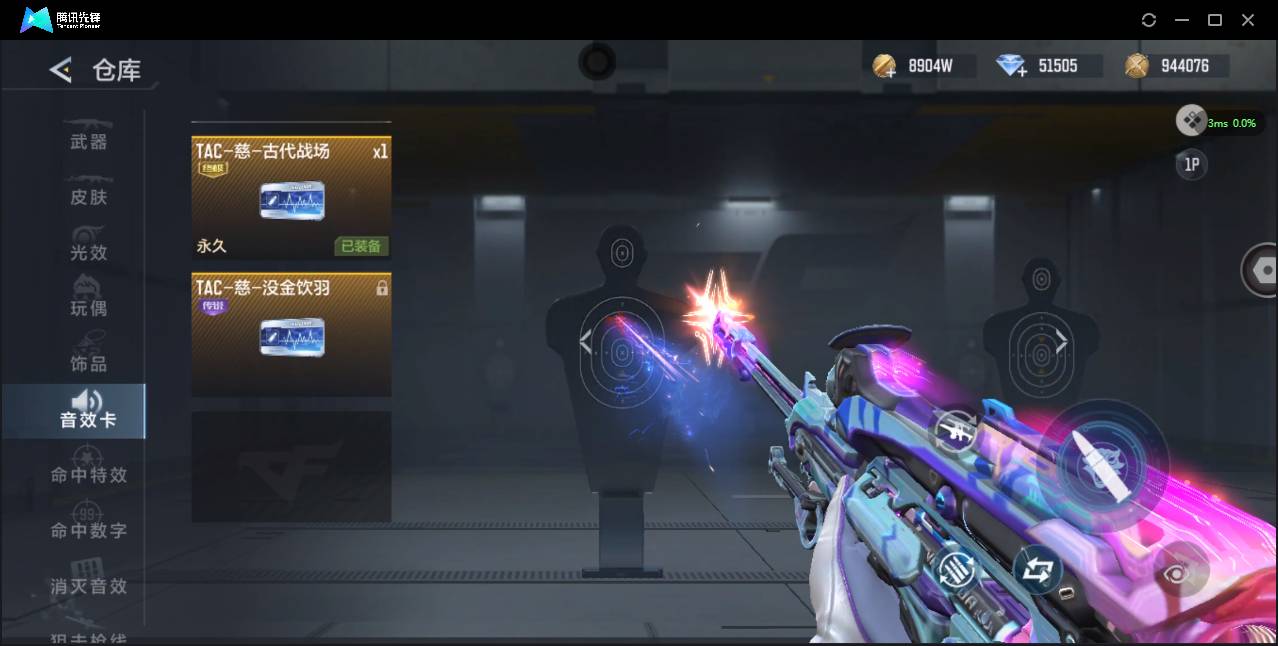The width and height of the screenshot is (1278, 646).
Task: Select the 光效 tab
Action: click(x=88, y=253)
